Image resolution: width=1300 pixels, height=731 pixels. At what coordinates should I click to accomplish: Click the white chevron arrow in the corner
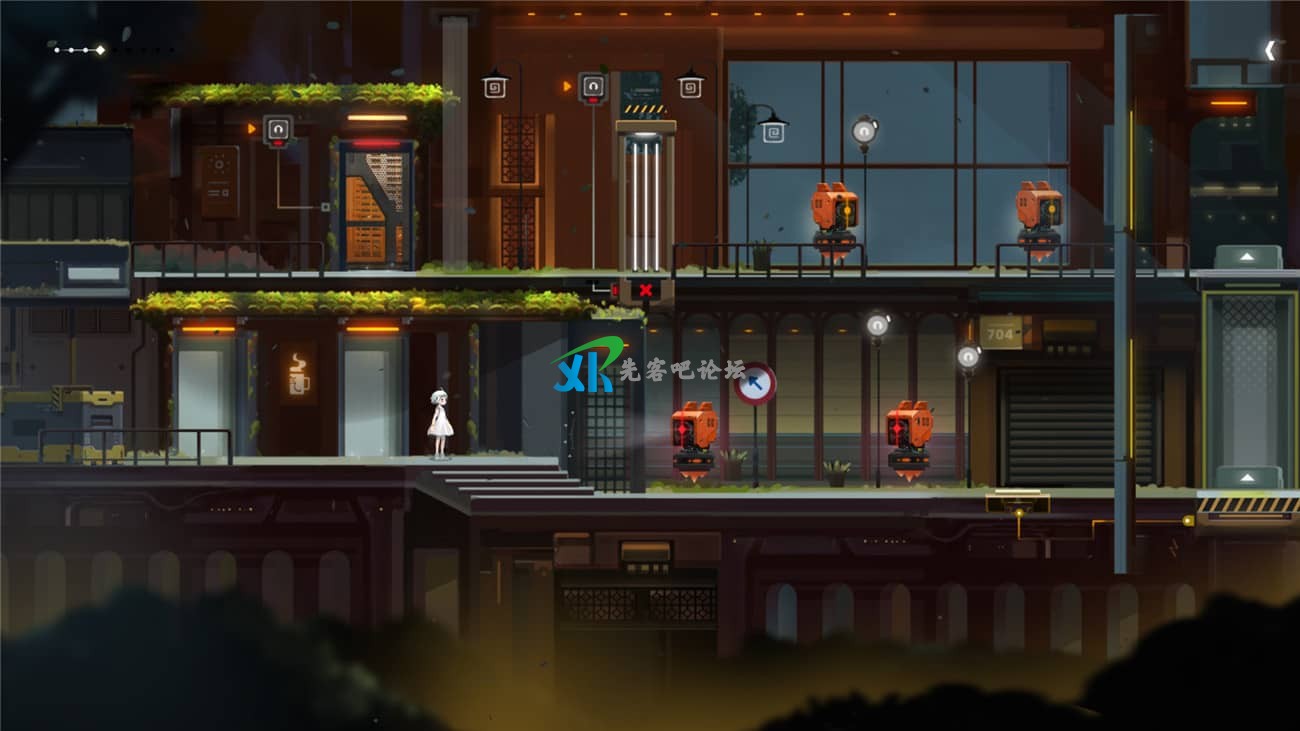tap(1270, 50)
